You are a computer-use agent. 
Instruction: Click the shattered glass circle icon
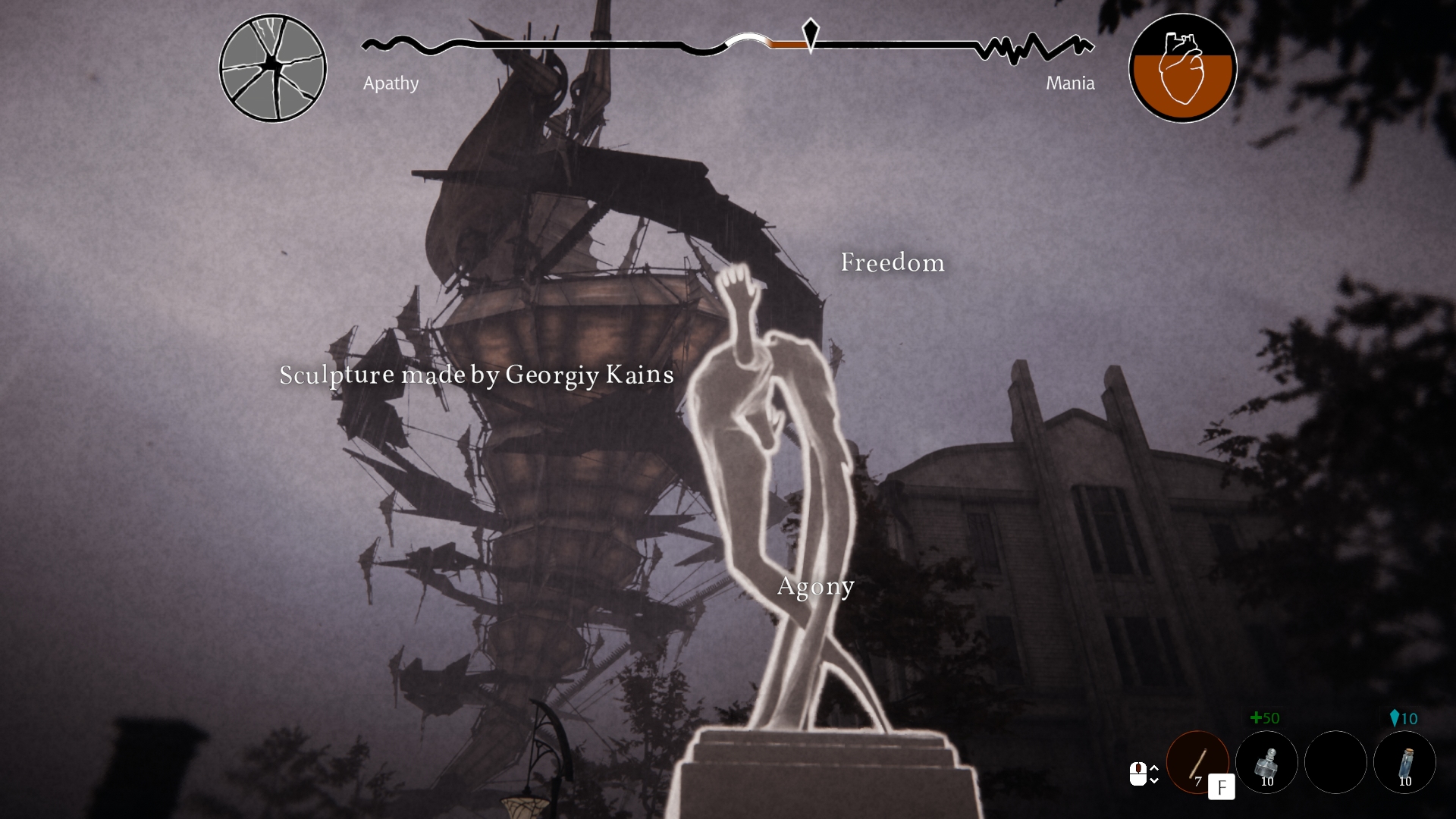pyautogui.click(x=273, y=68)
